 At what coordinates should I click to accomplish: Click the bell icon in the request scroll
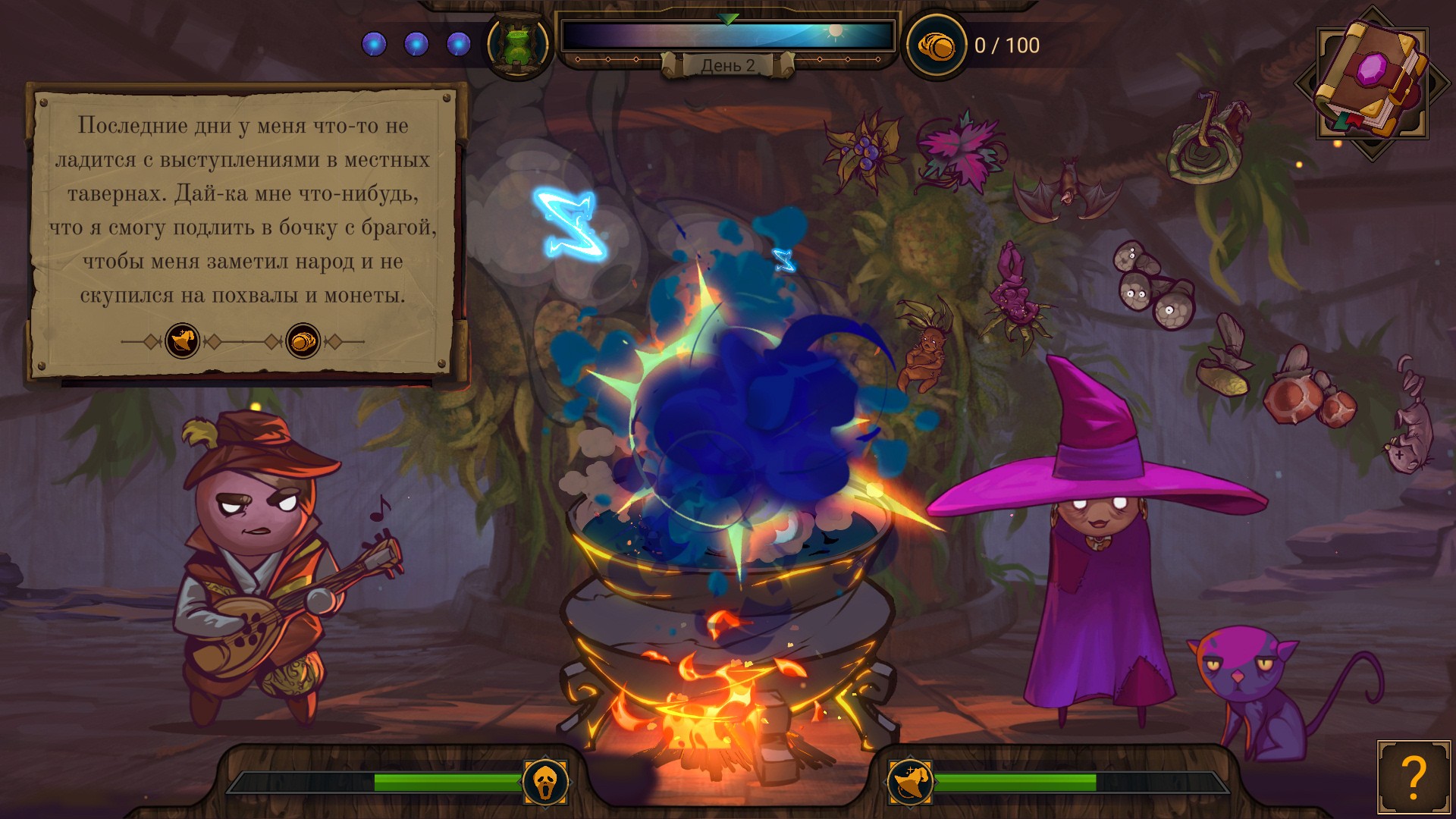(x=183, y=341)
